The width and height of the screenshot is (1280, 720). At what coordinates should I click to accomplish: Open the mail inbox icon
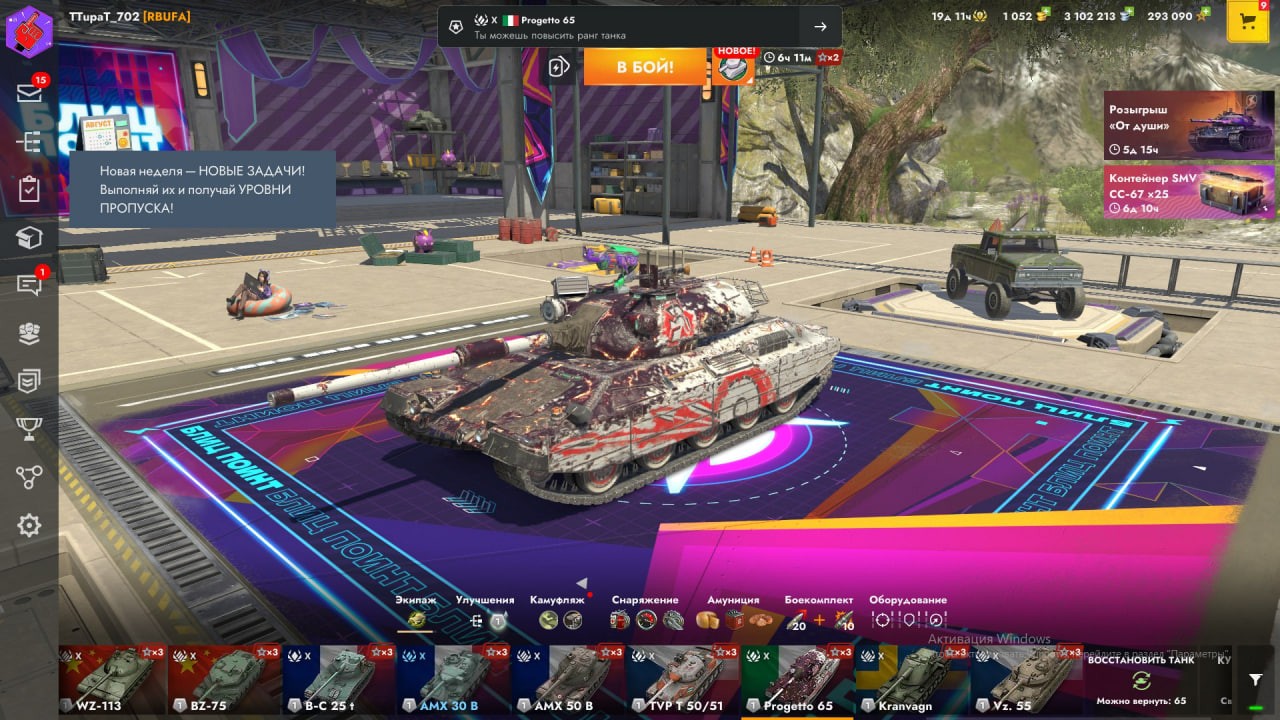coord(29,93)
